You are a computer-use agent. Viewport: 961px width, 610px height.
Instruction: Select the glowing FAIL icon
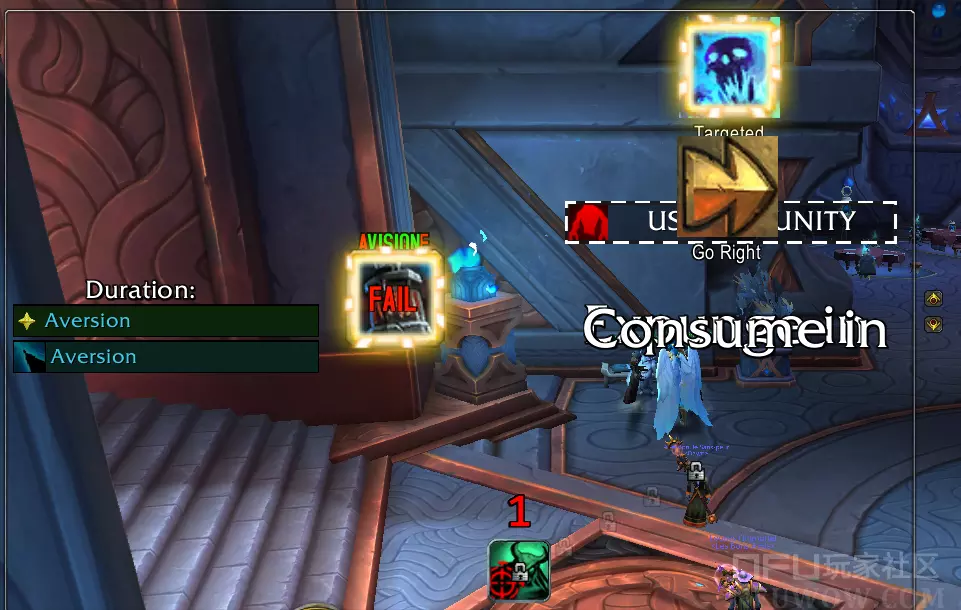[395, 297]
